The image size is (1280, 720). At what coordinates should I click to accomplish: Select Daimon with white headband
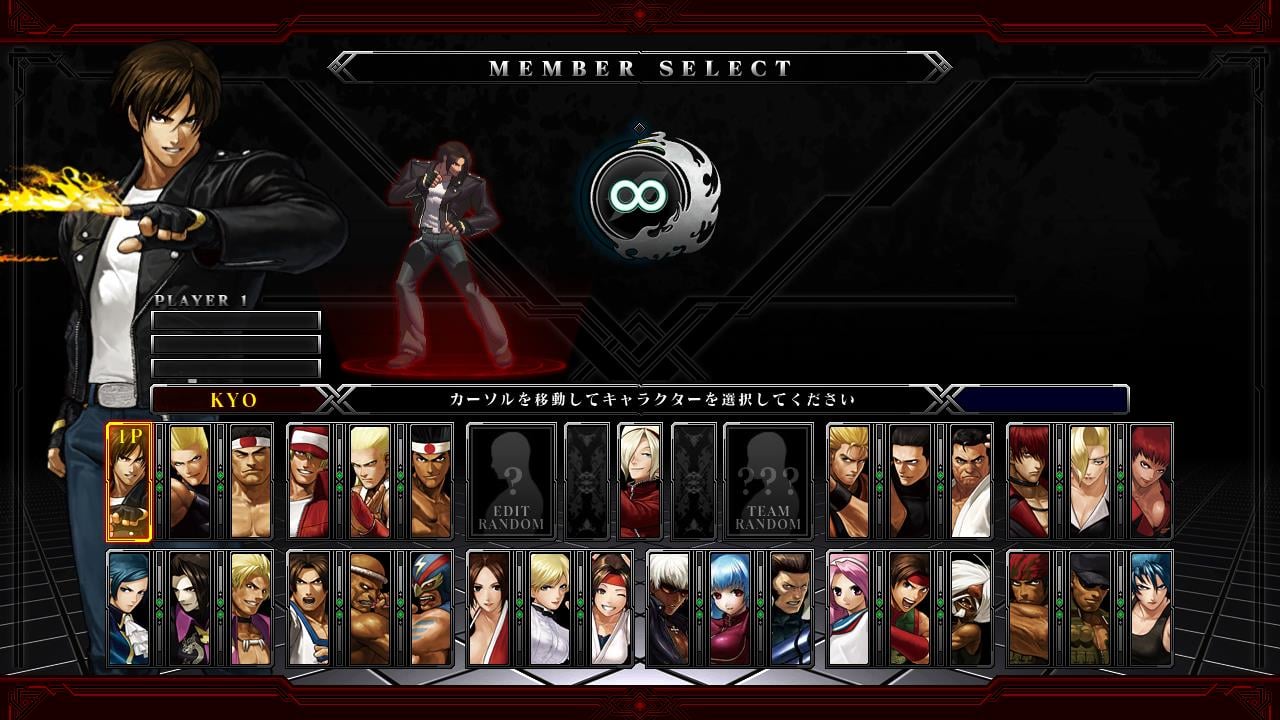(251, 481)
